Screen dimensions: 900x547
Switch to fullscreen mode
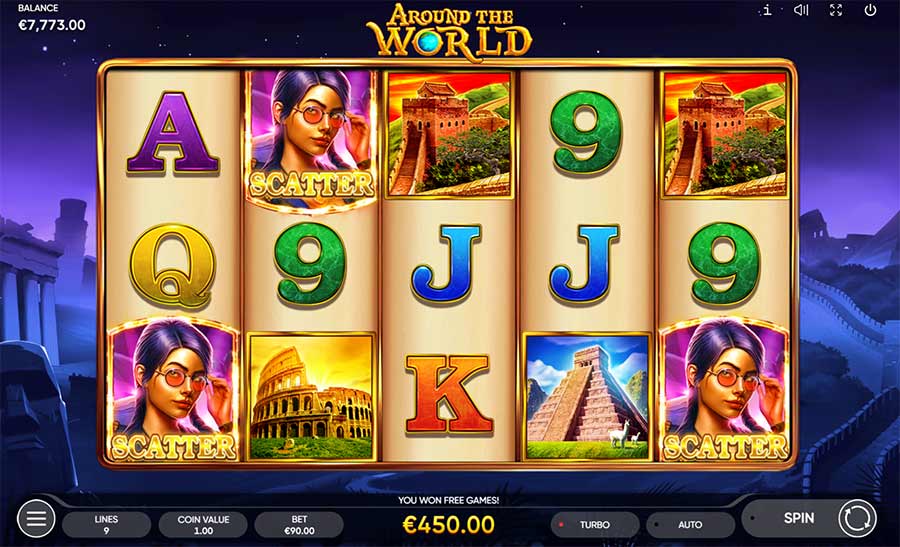click(x=836, y=11)
